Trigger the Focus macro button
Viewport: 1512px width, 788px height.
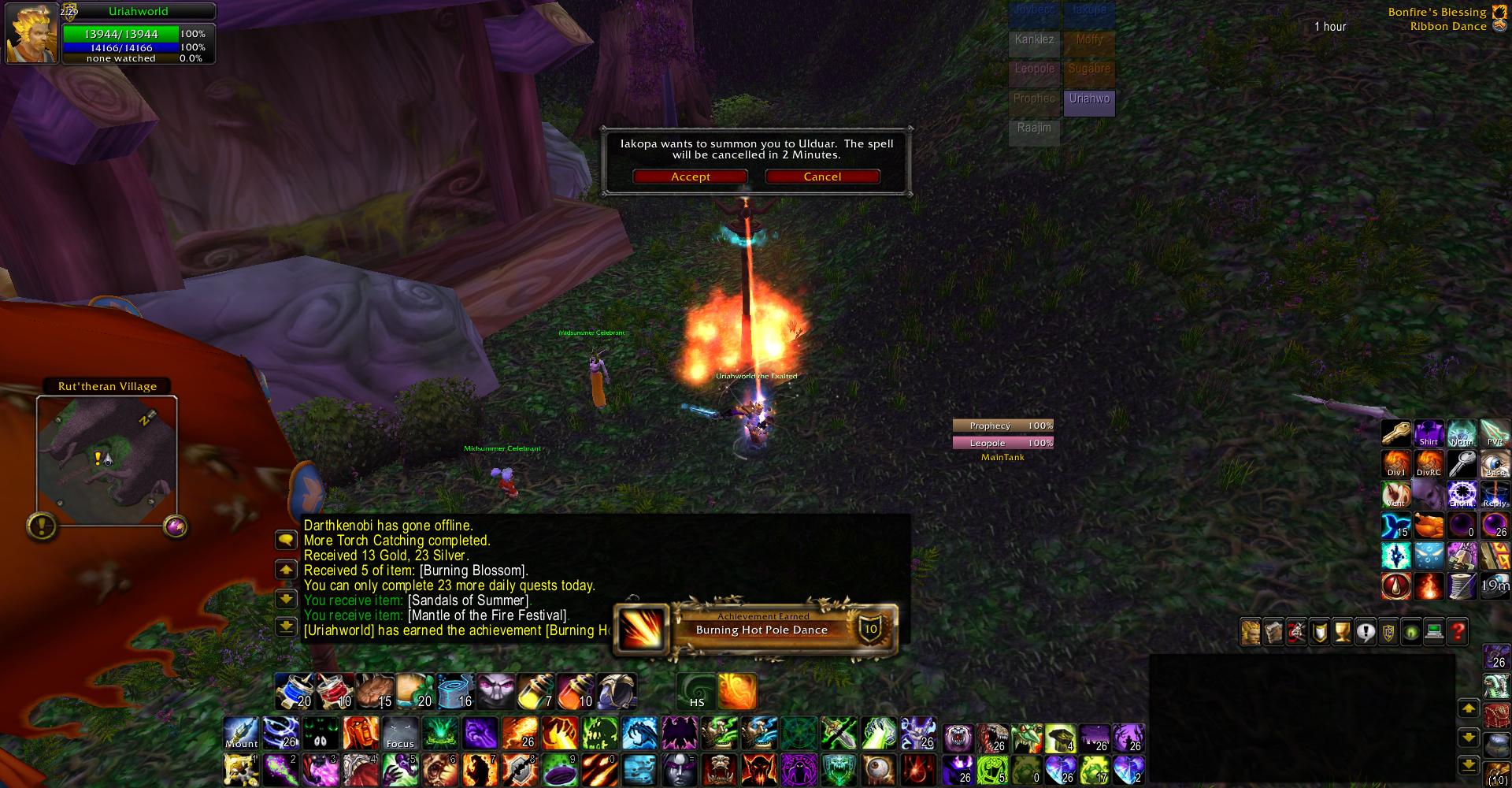(x=400, y=733)
